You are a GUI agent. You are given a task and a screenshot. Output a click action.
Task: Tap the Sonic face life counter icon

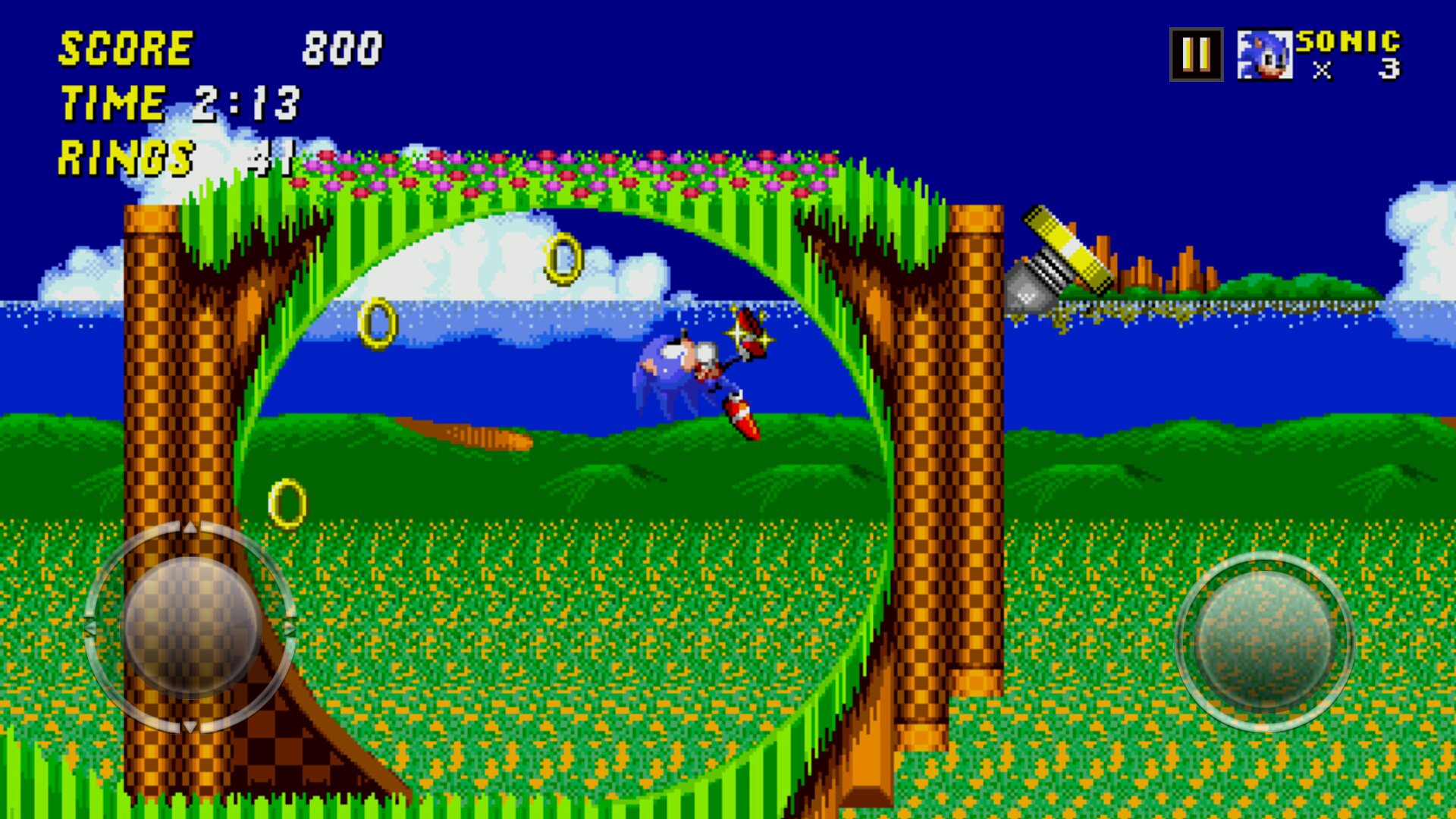point(1265,55)
